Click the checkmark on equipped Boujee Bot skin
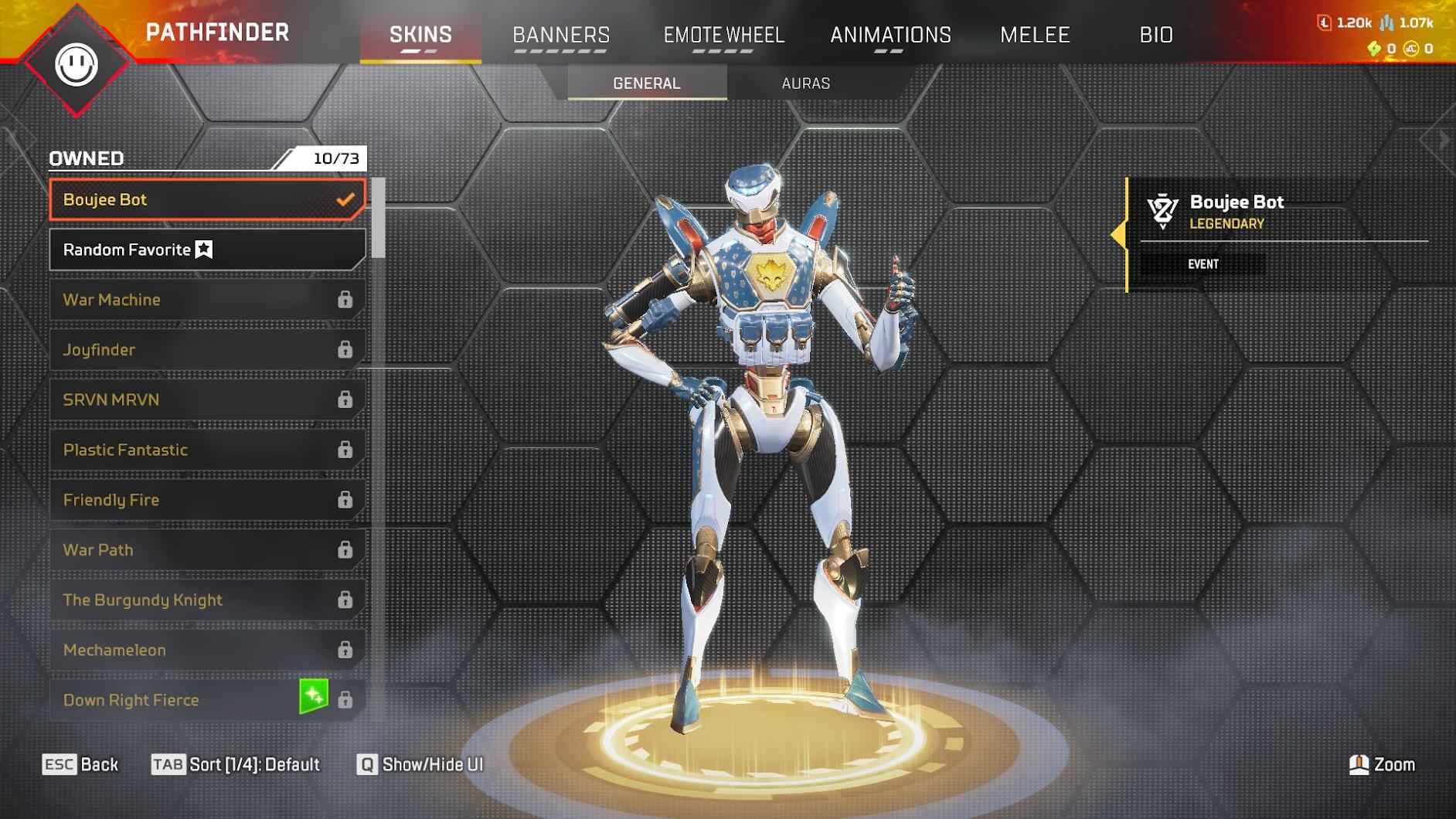 tap(344, 199)
